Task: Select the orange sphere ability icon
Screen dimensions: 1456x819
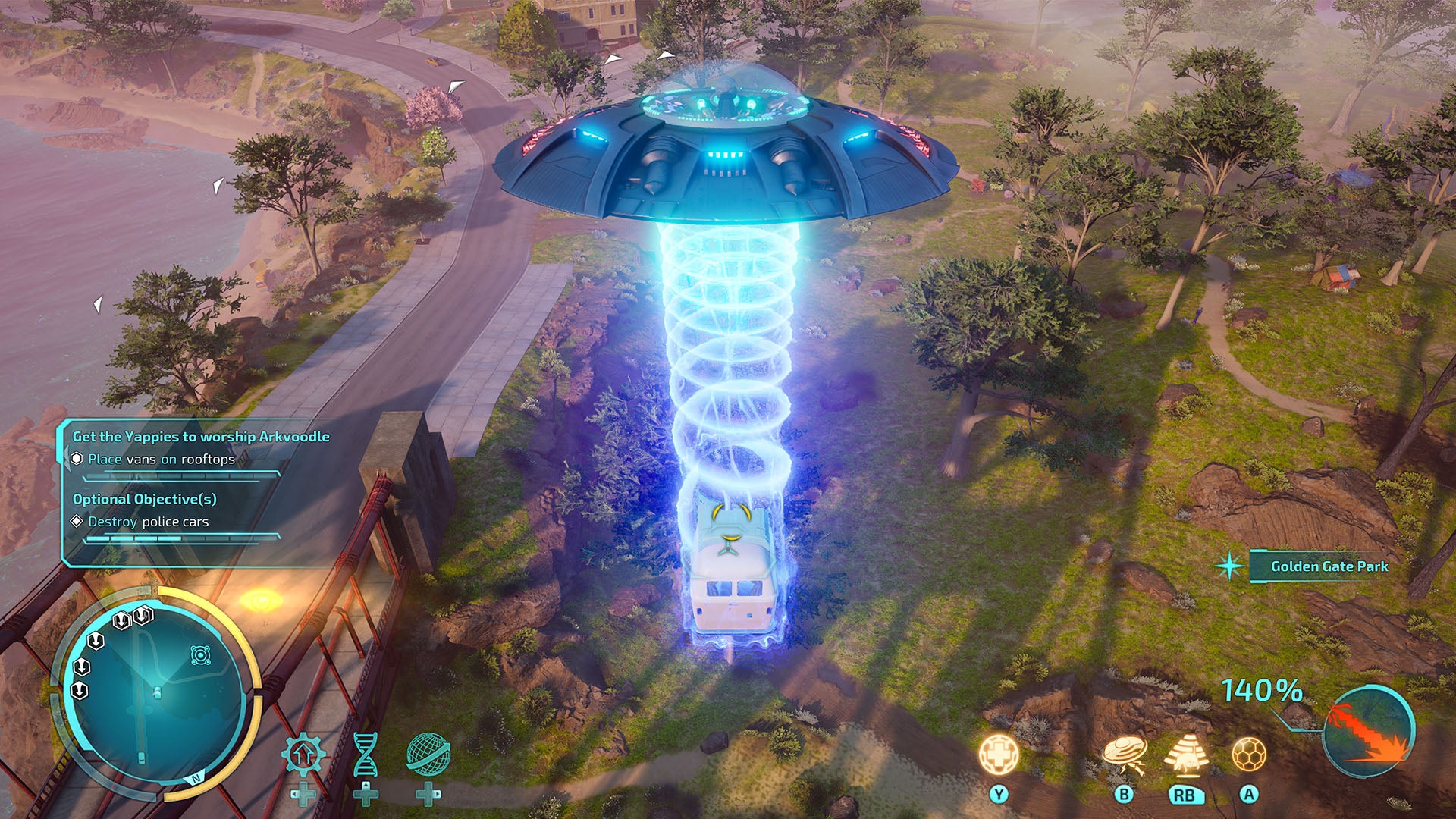Action: (1248, 755)
